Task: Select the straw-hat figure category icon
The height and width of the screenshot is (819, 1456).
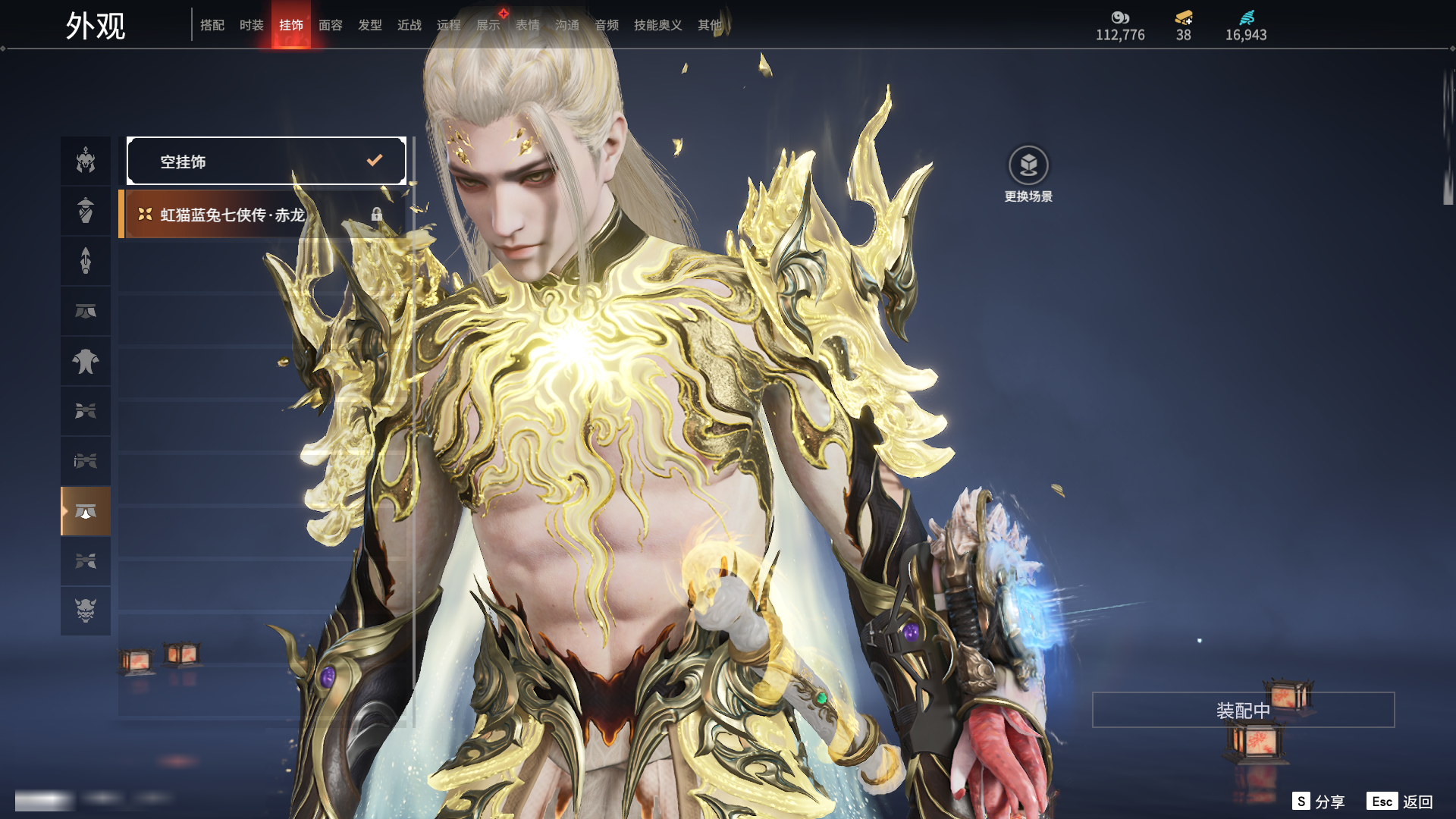Action: 86,211
